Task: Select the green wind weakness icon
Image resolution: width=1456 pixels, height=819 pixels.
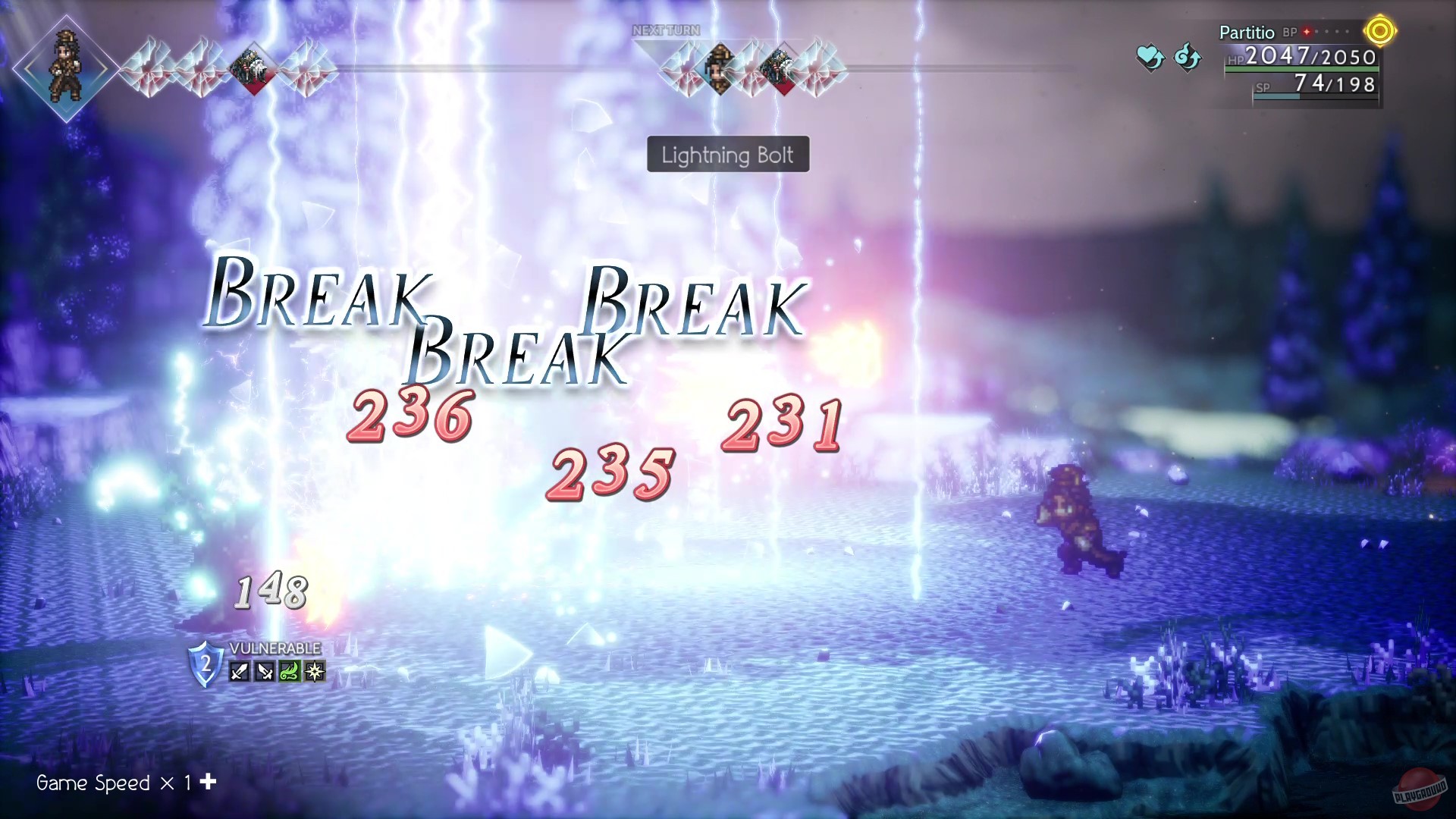Action: [x=289, y=671]
